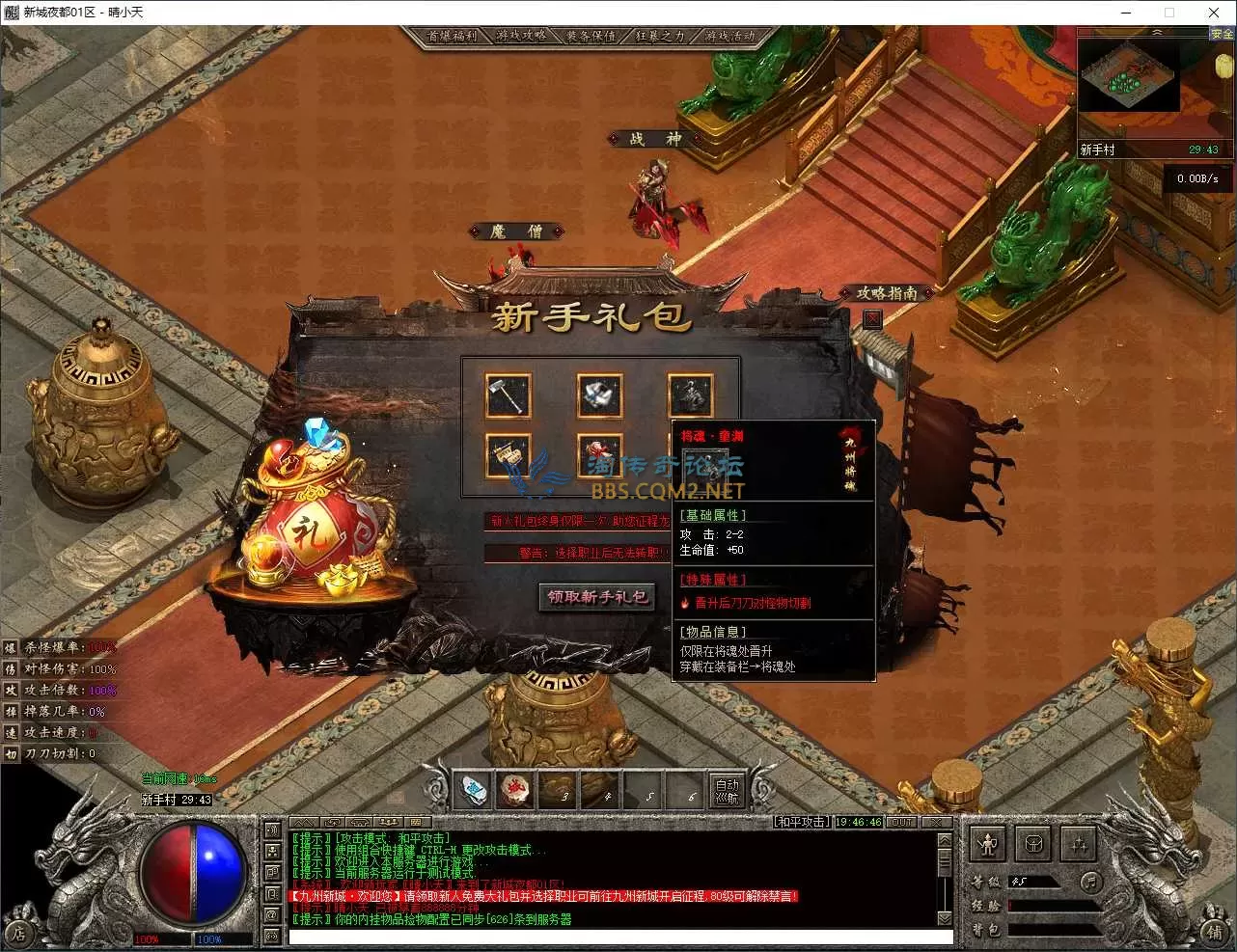The width and height of the screenshot is (1237, 952).
Task: Open the character equipment icon
Action: 988,843
